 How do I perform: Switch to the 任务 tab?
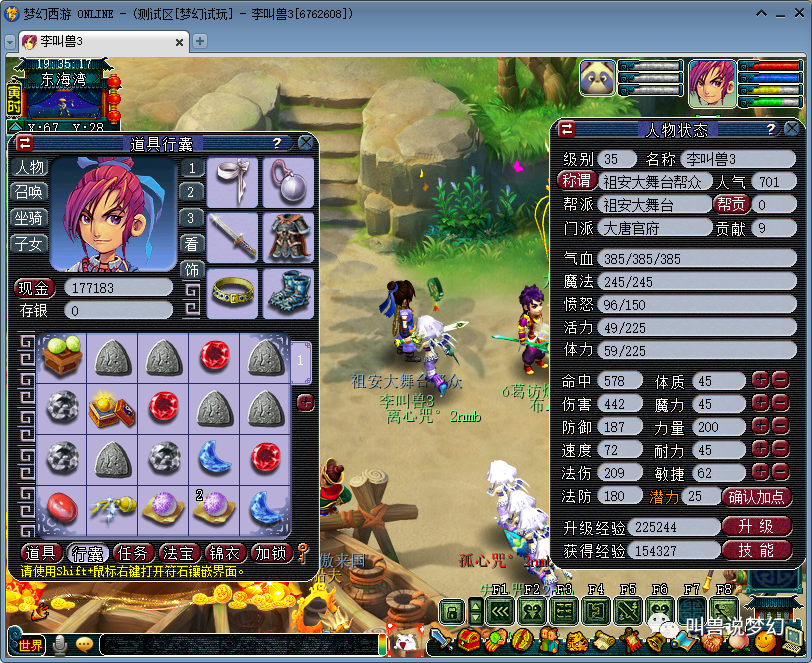133,553
